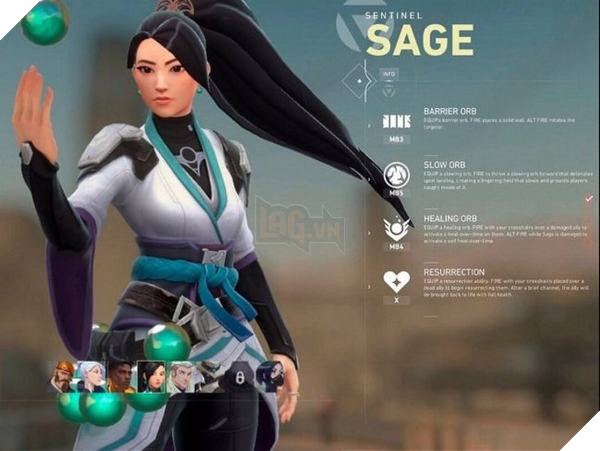Select the Barrier Orb ability icon
Screen dimensions: 600x451
(397, 121)
